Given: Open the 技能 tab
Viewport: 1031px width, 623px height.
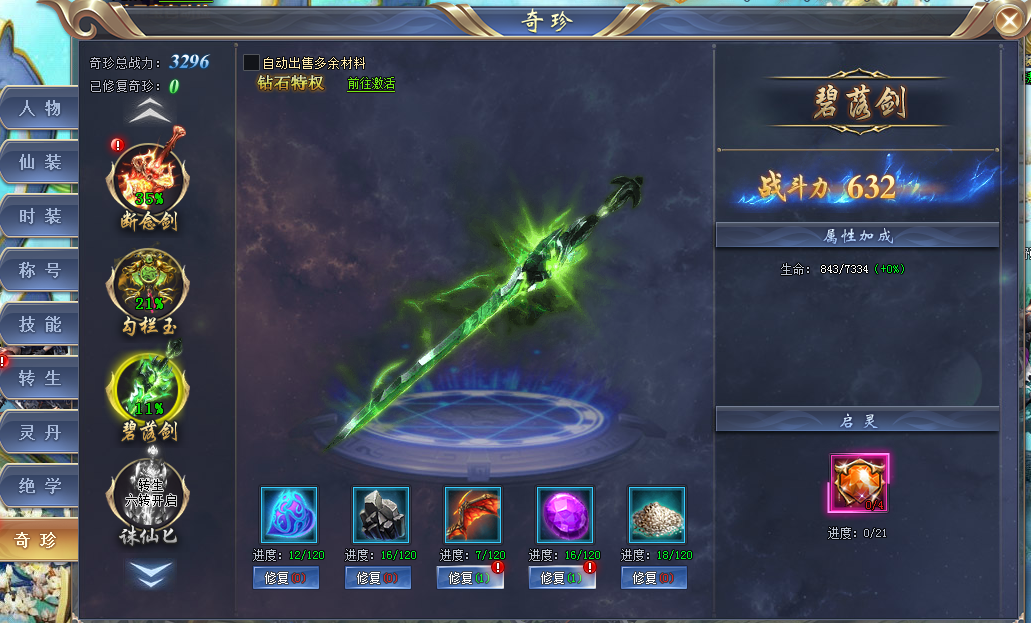Looking at the screenshot, I should [40, 324].
